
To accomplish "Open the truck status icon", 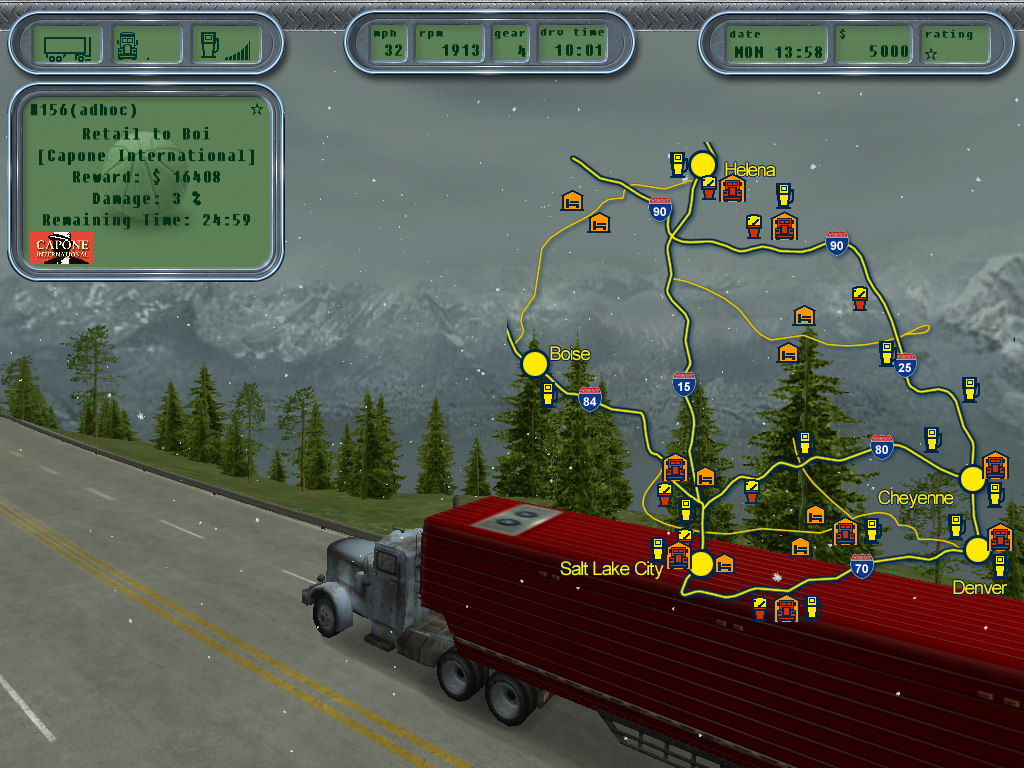I will 128,45.
